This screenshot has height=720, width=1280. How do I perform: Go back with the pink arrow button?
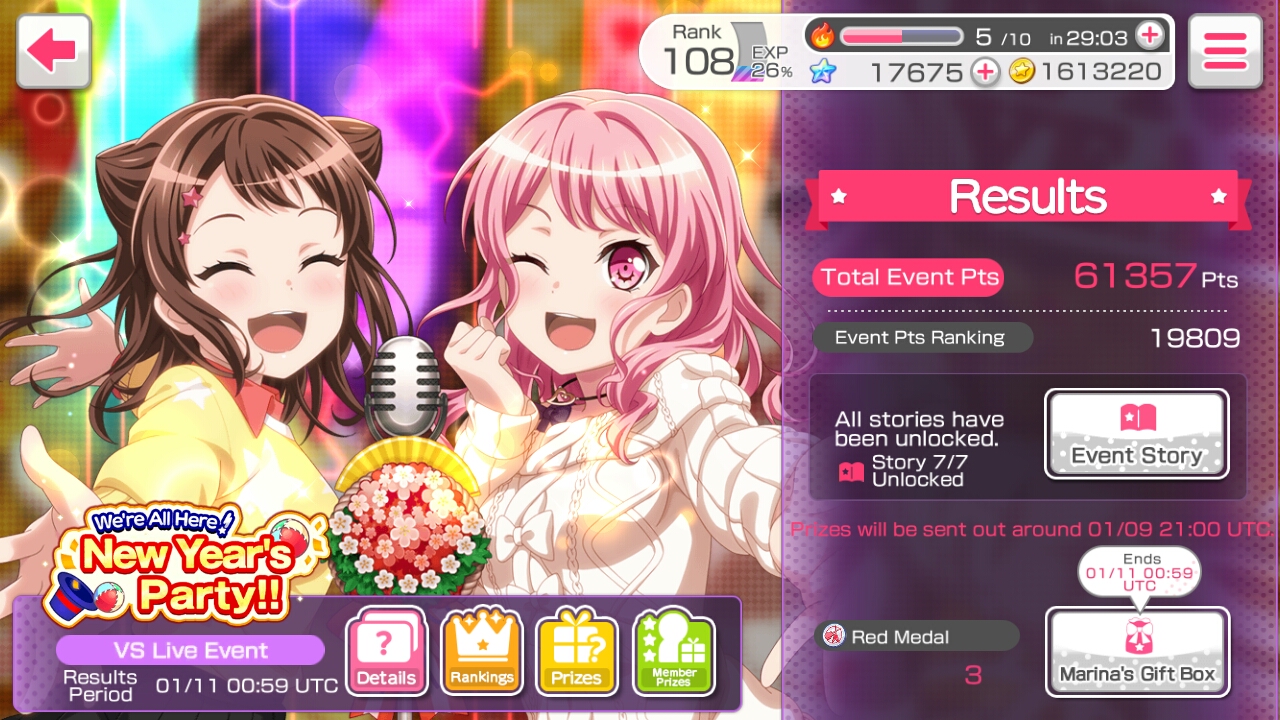tap(53, 50)
